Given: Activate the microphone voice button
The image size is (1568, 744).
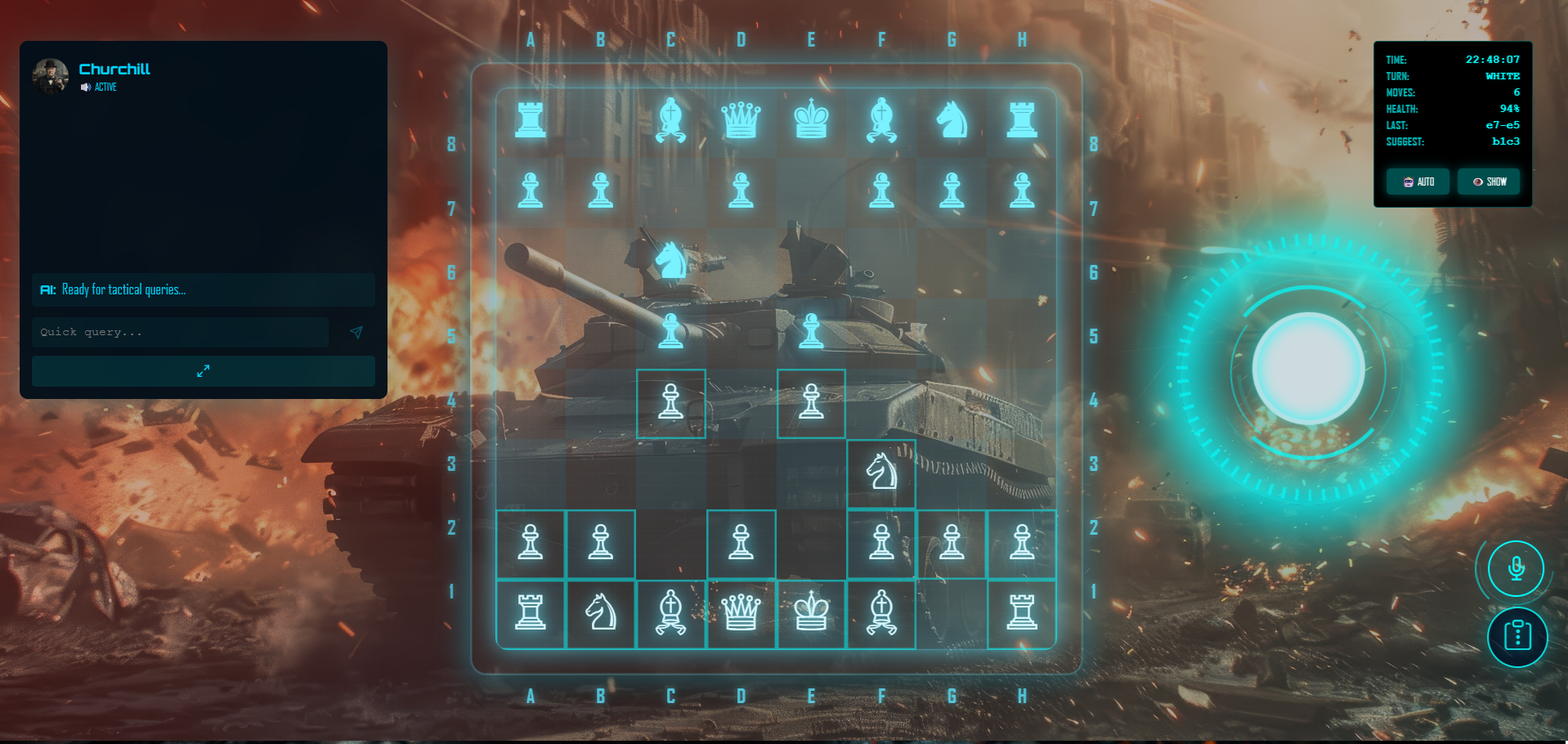Looking at the screenshot, I should (1516, 568).
